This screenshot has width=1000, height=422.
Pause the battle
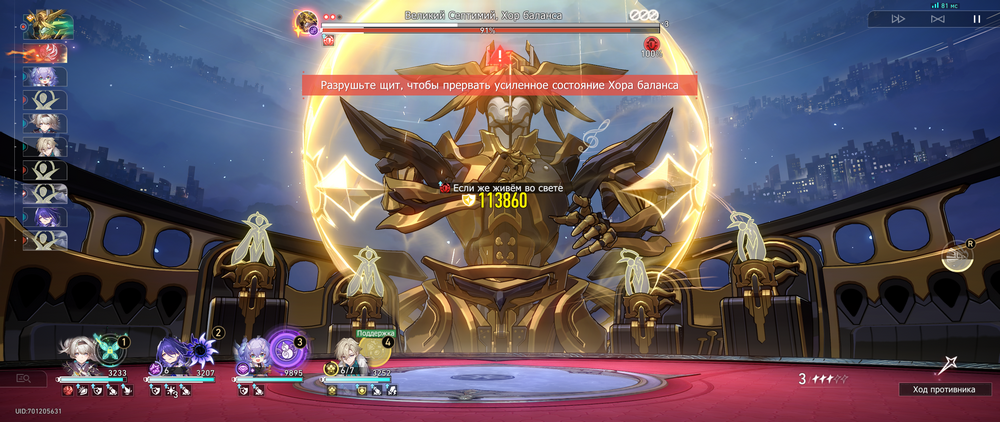coord(976,18)
